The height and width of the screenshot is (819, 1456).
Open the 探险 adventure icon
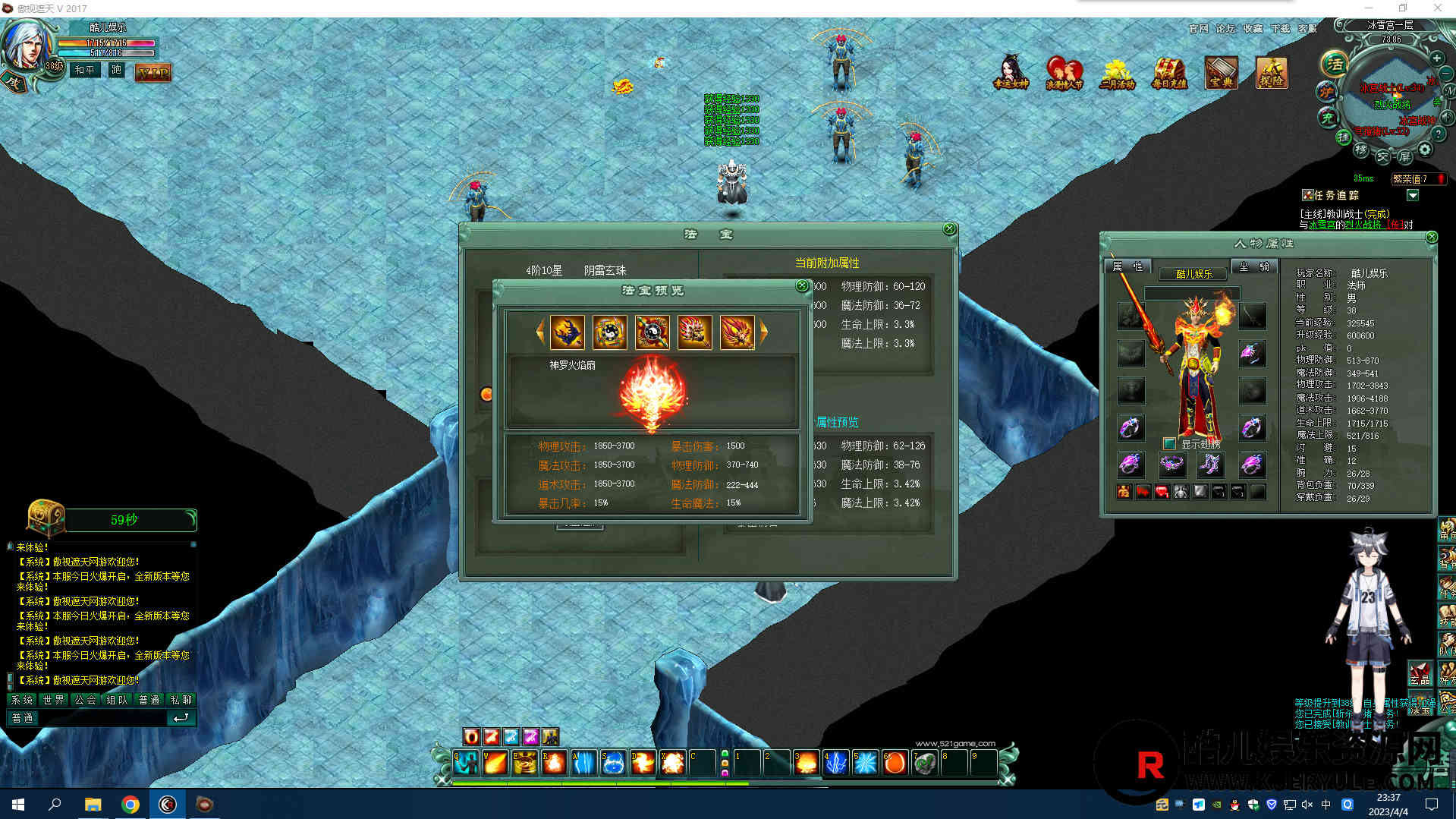1272,73
